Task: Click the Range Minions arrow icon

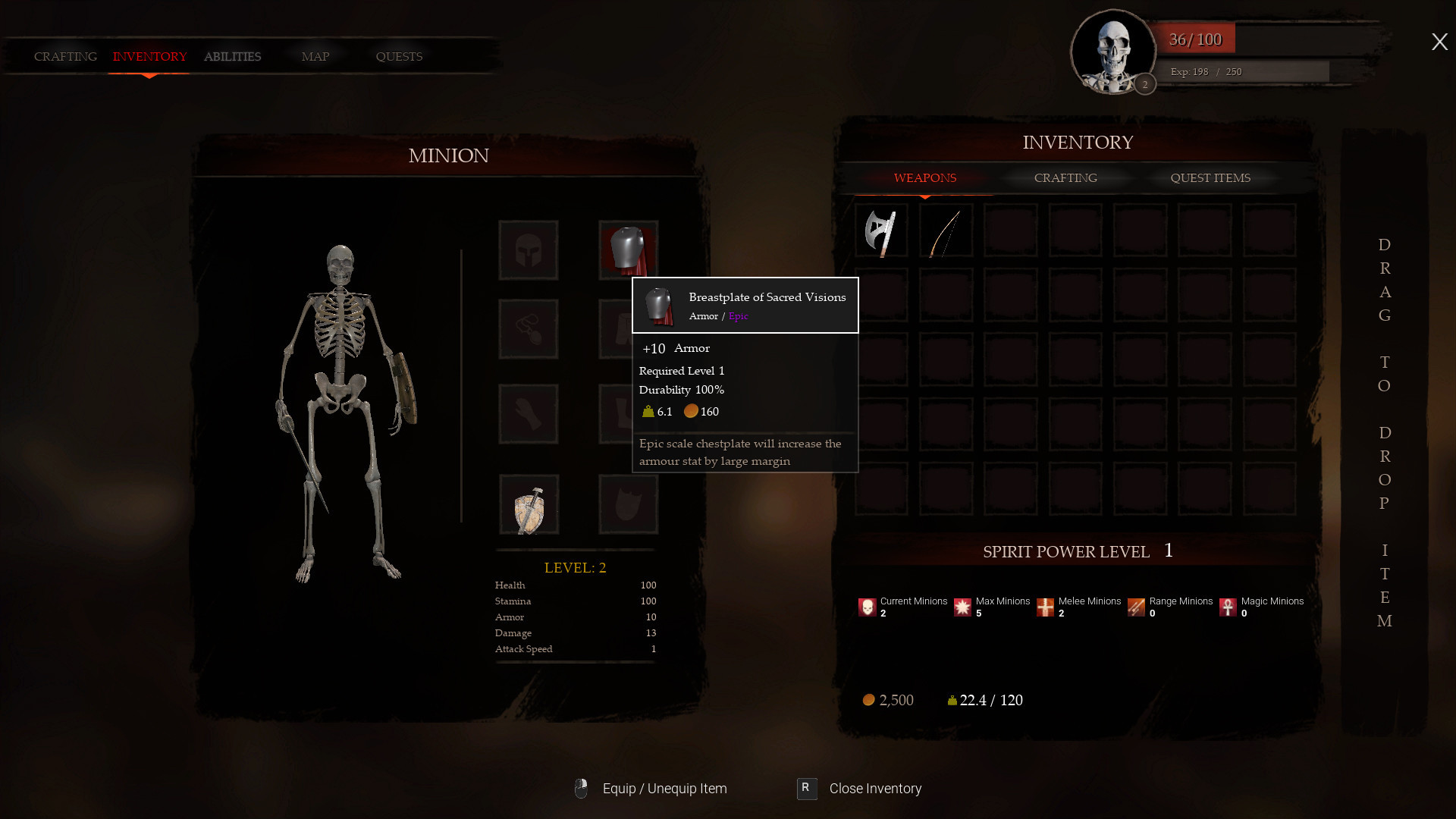Action: 1135,606
